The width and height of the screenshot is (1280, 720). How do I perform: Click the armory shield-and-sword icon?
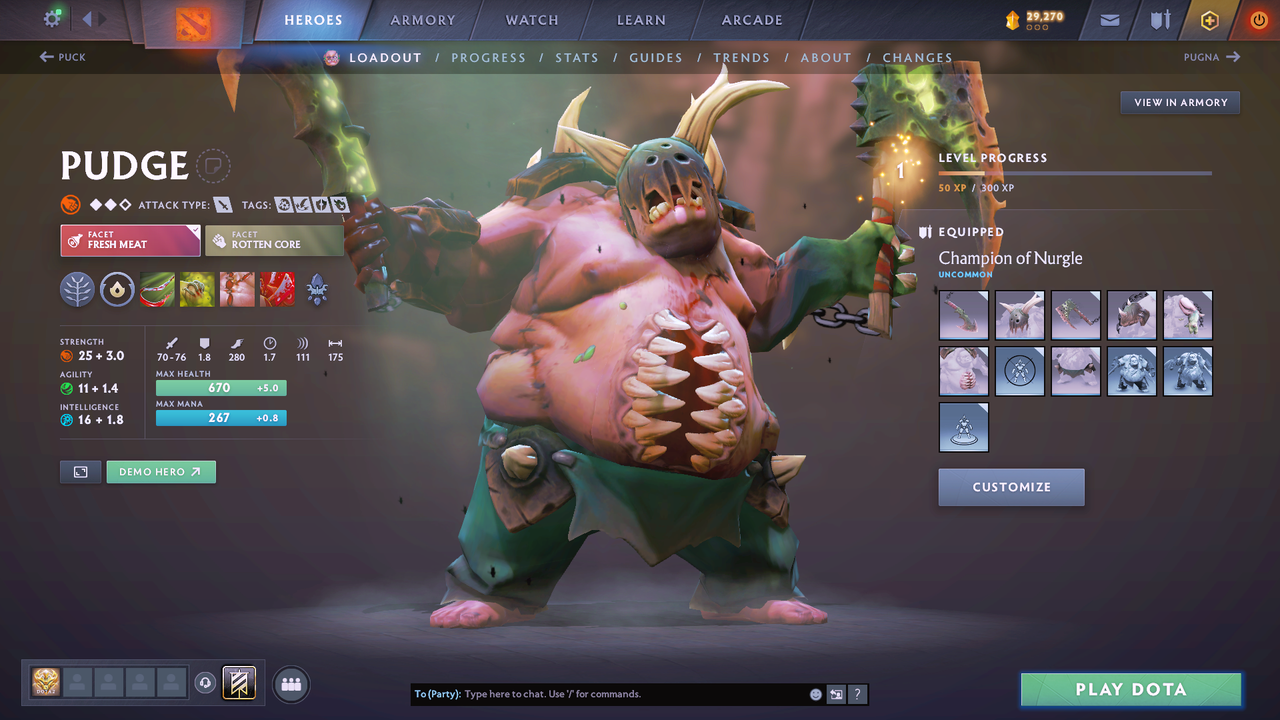[x=1158, y=19]
